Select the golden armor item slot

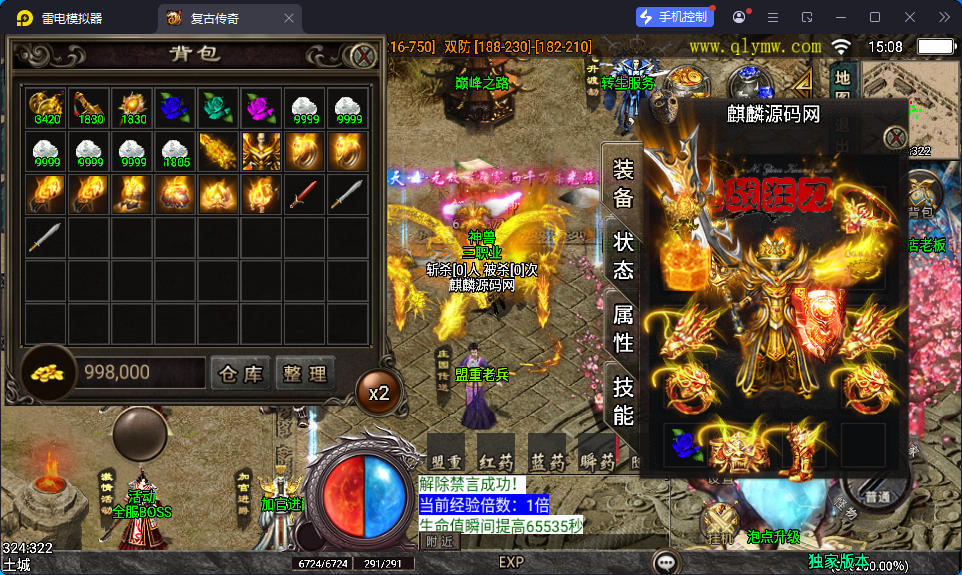[260, 150]
